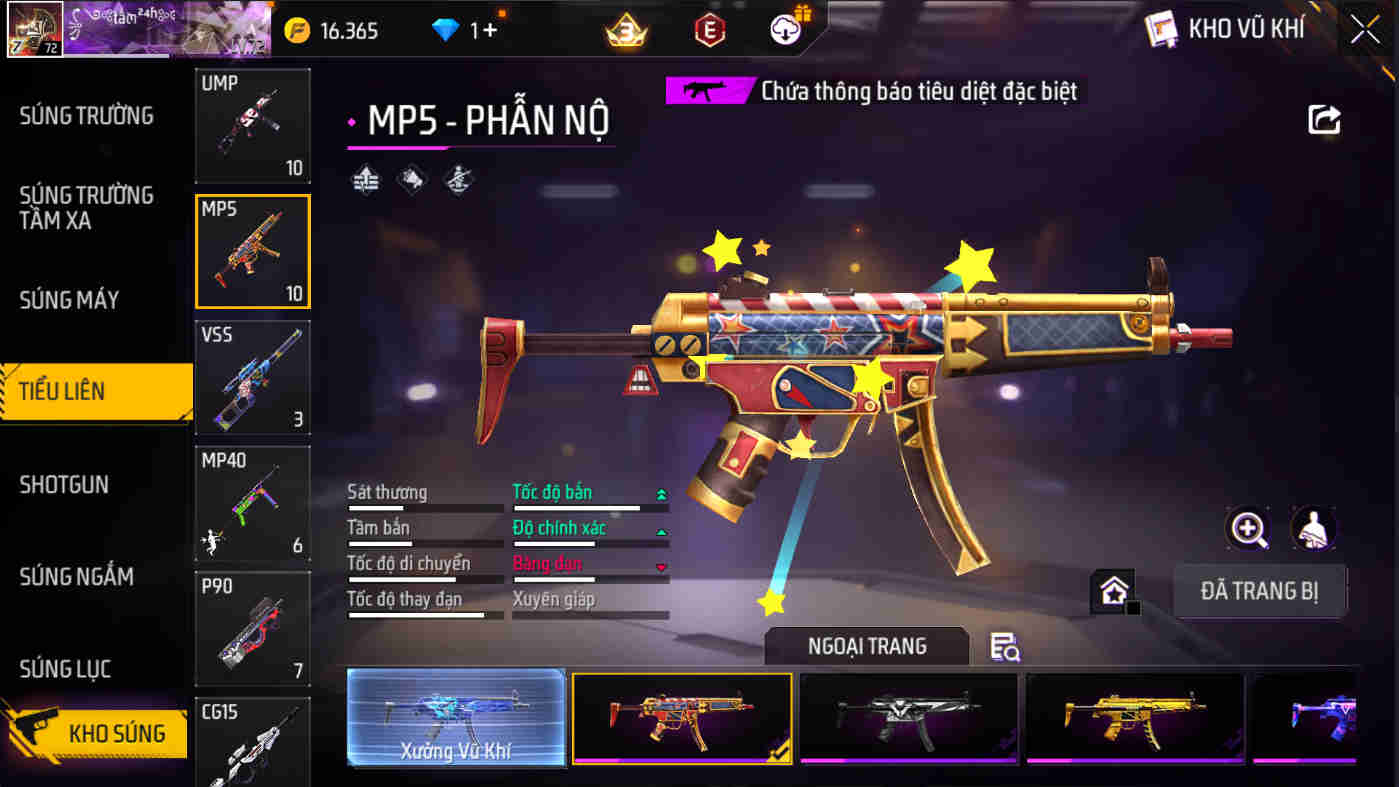Click the zoom magnifier icon
The height and width of the screenshot is (787, 1399).
[1248, 530]
